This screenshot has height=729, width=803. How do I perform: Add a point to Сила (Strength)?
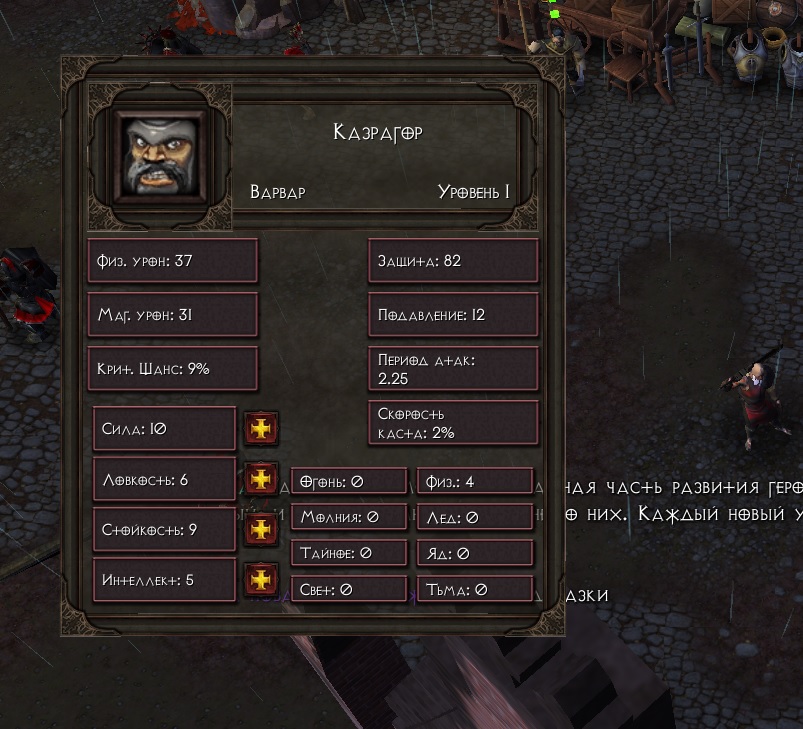261,429
